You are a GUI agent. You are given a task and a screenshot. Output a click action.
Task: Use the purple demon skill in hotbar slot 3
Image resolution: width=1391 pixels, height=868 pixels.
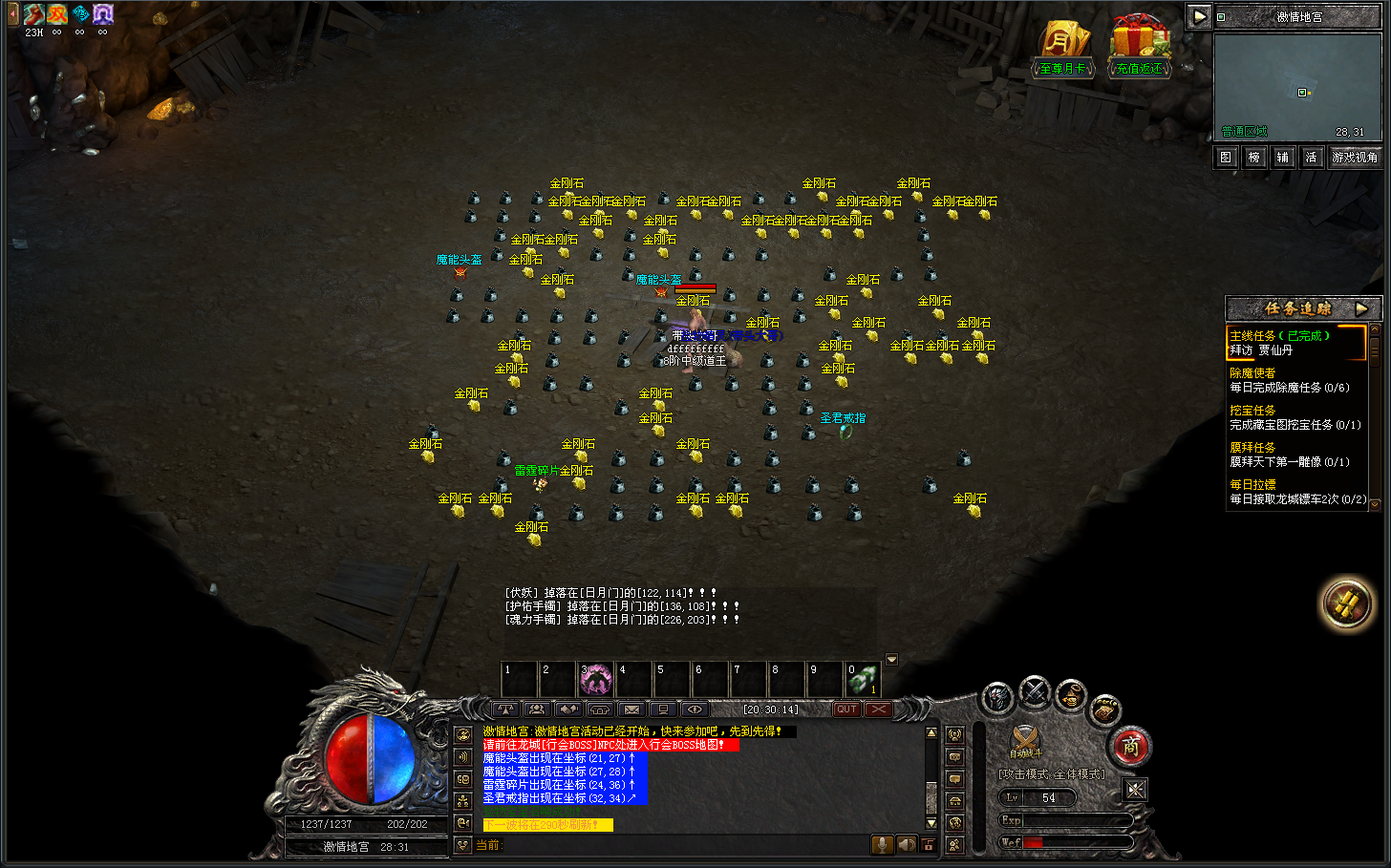coord(596,680)
